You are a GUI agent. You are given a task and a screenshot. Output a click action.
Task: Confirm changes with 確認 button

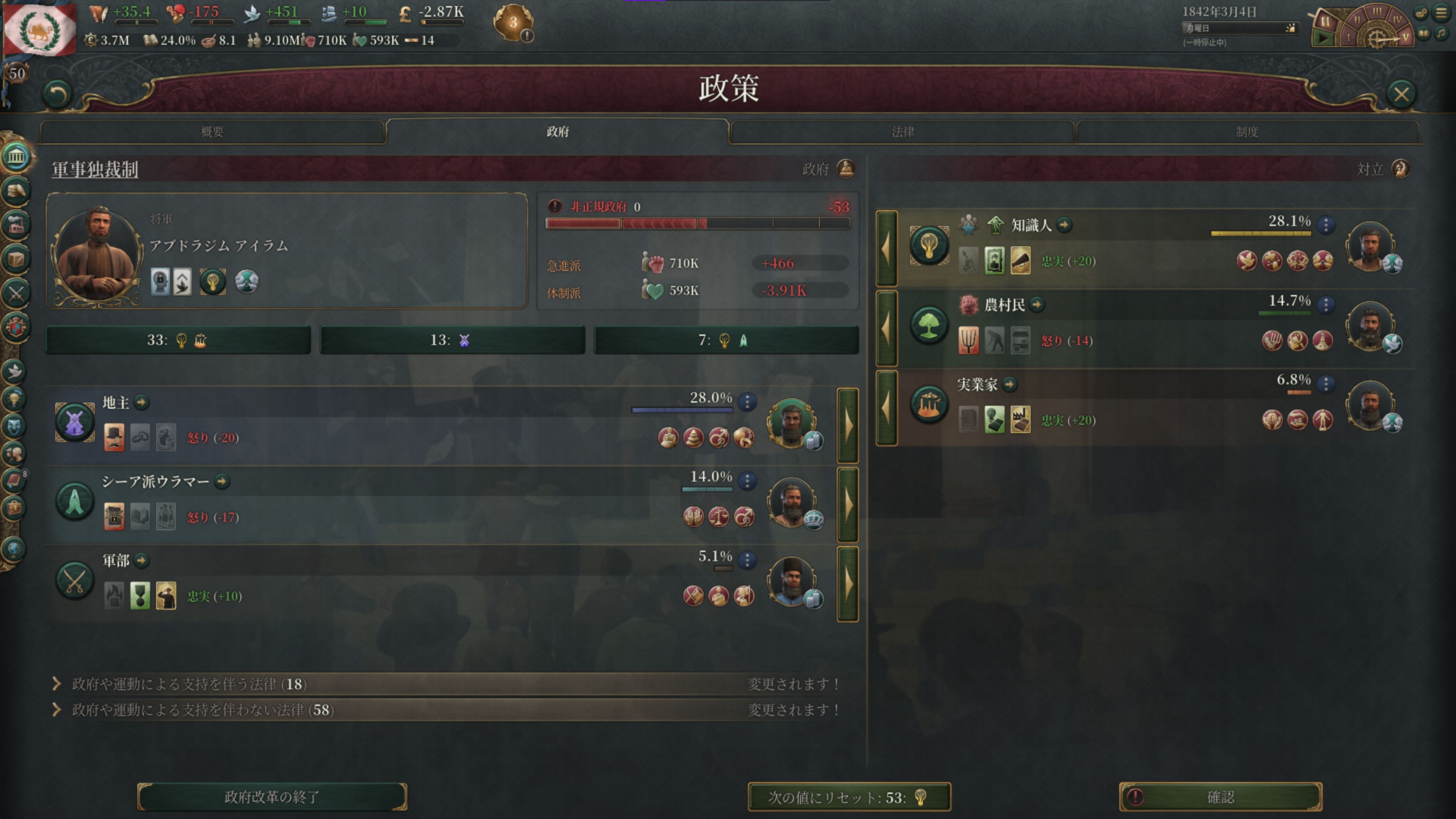[1220, 796]
